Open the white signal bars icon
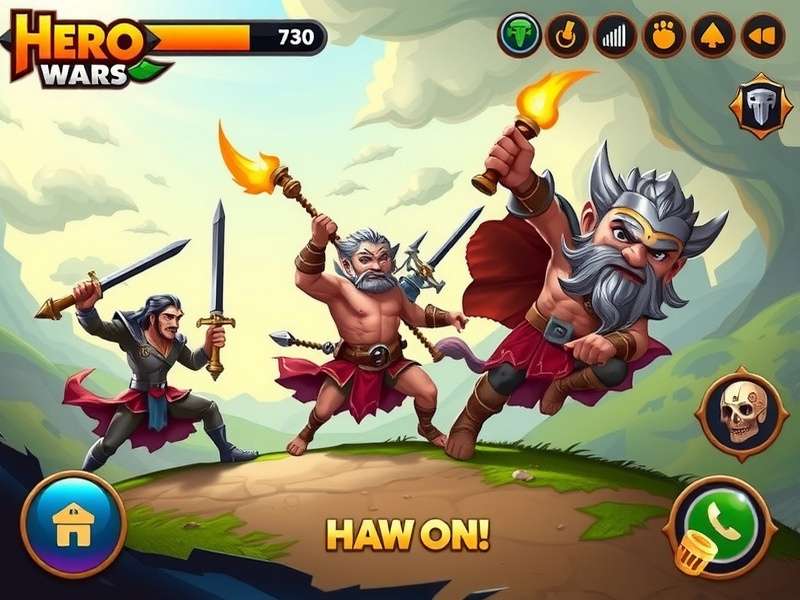800x600 pixels. tap(615, 36)
